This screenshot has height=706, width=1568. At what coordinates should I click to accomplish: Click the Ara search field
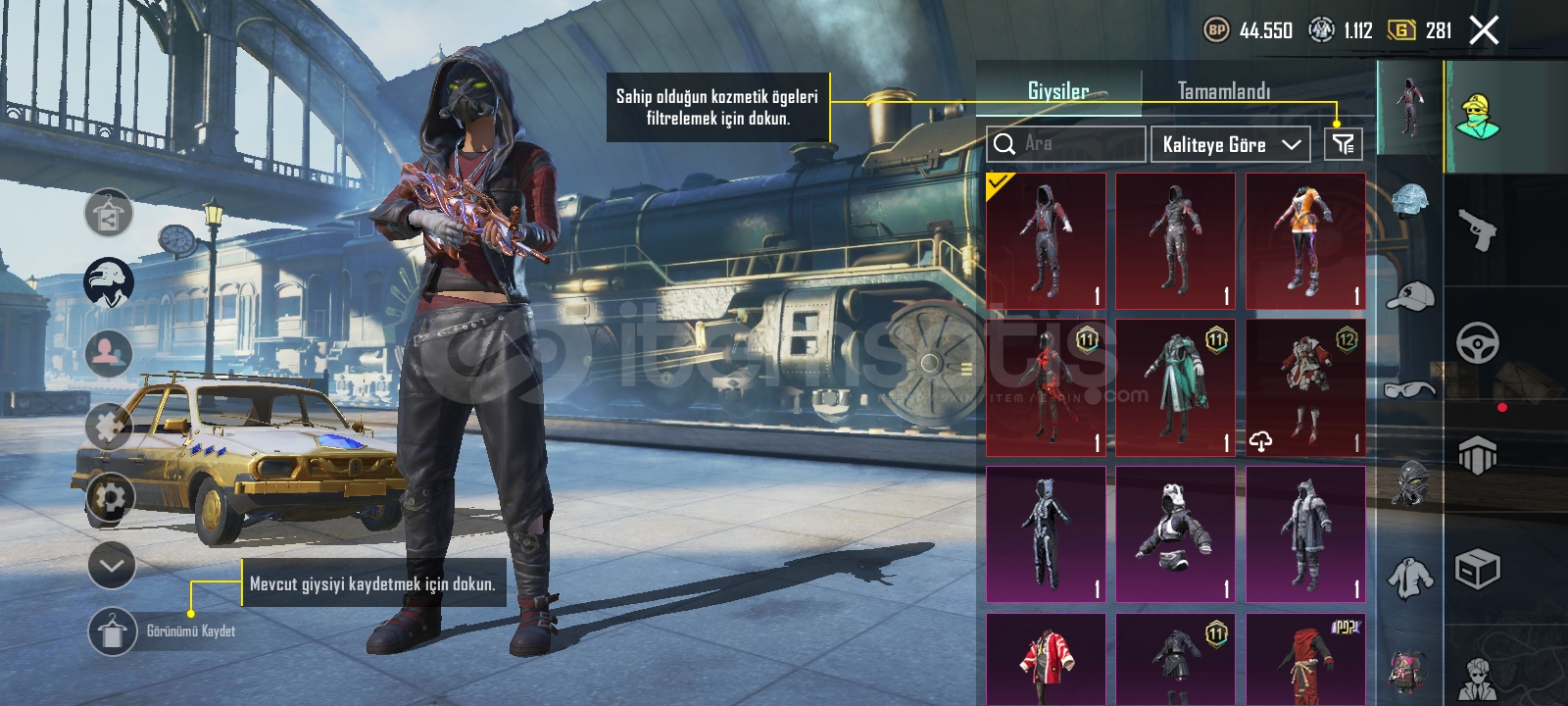[1066, 144]
